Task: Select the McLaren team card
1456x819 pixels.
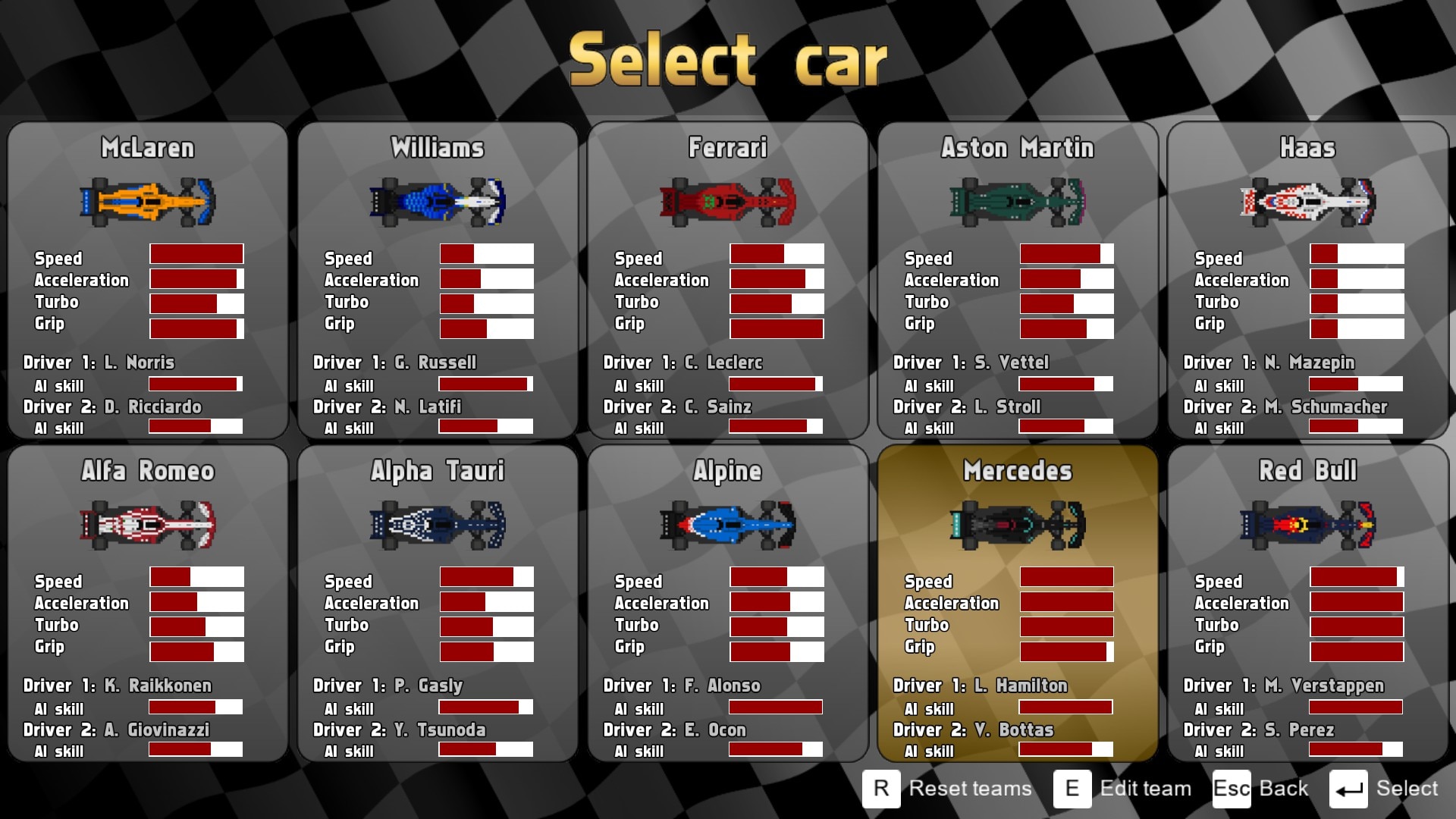Action: pos(148,281)
